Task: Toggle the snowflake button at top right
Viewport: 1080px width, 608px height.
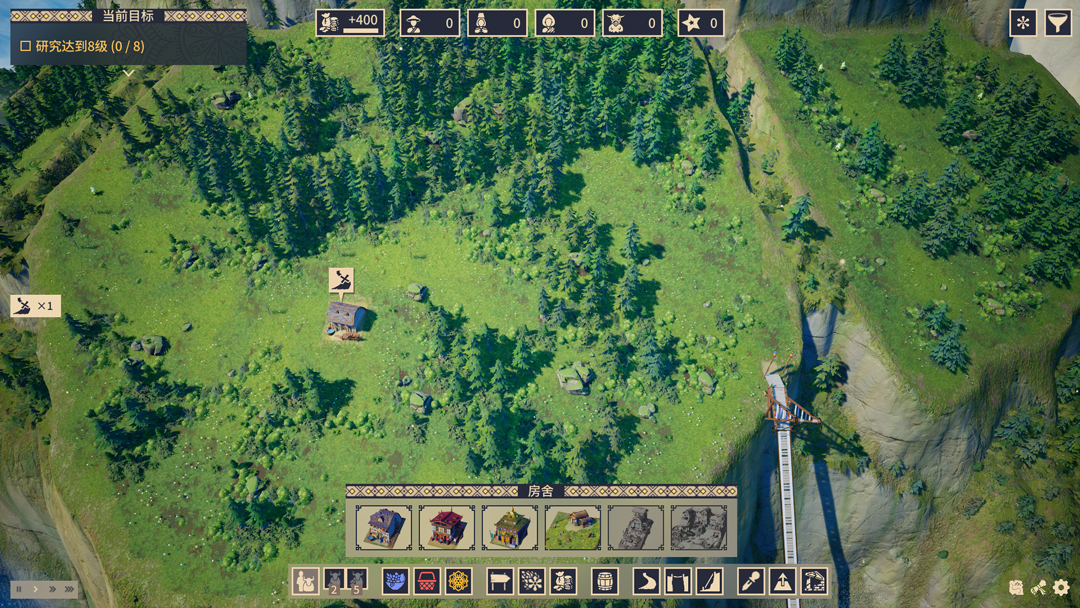Action: click(1023, 23)
